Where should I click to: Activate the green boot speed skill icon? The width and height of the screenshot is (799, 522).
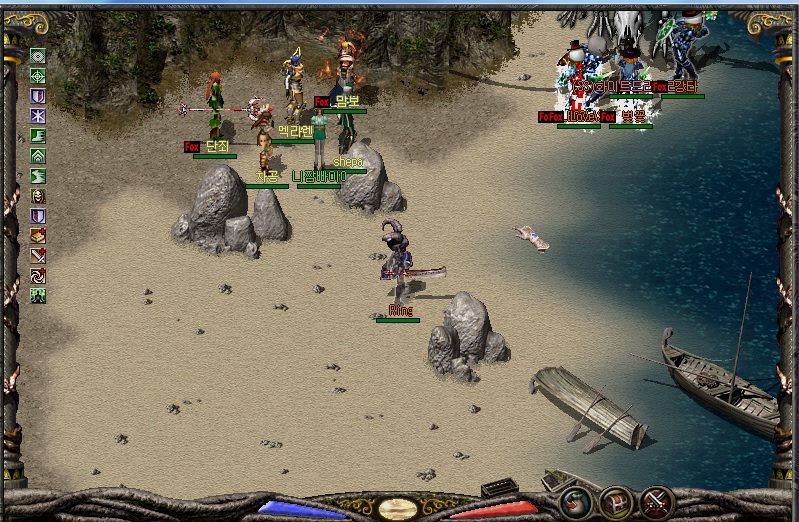(x=38, y=136)
